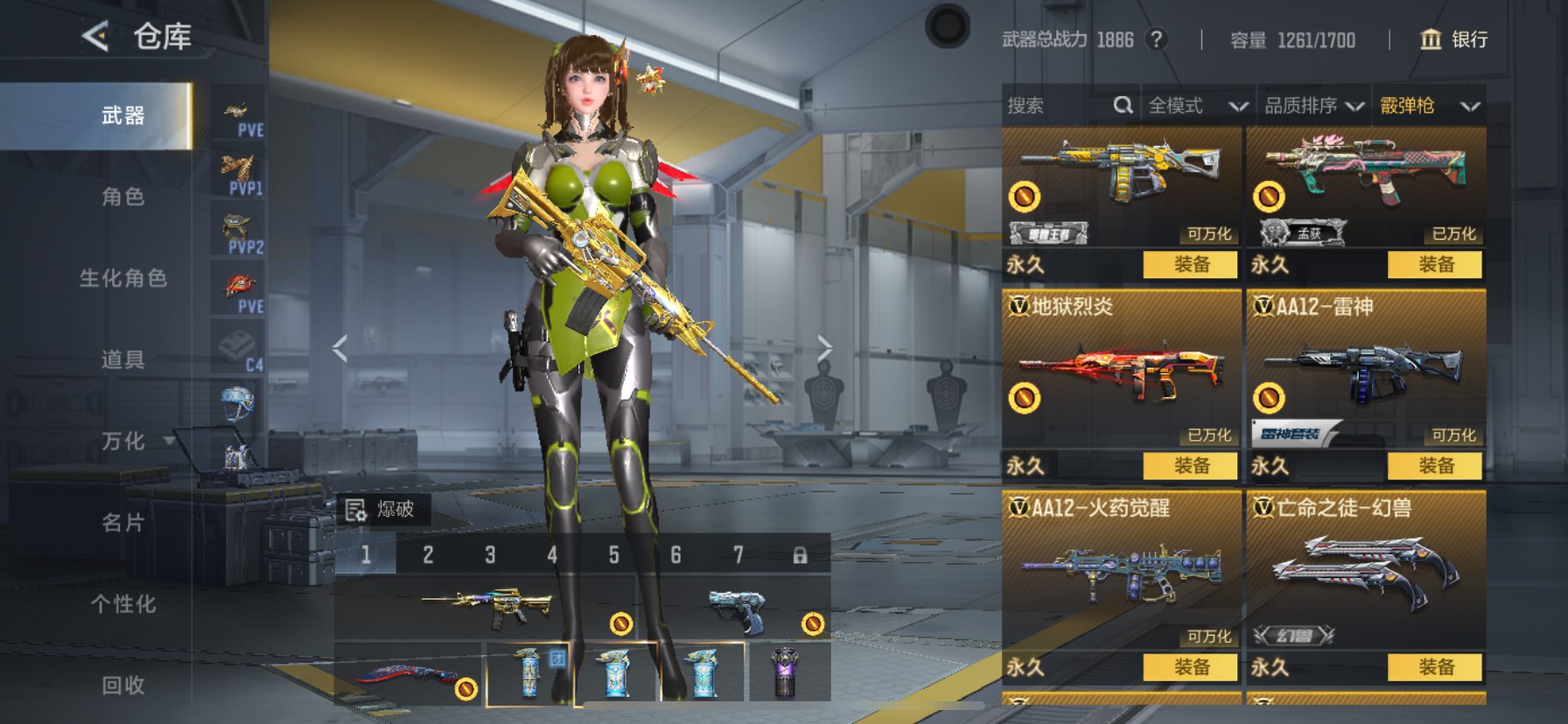Open the 生化角色 category
This screenshot has width=1568, height=724.
point(122,278)
